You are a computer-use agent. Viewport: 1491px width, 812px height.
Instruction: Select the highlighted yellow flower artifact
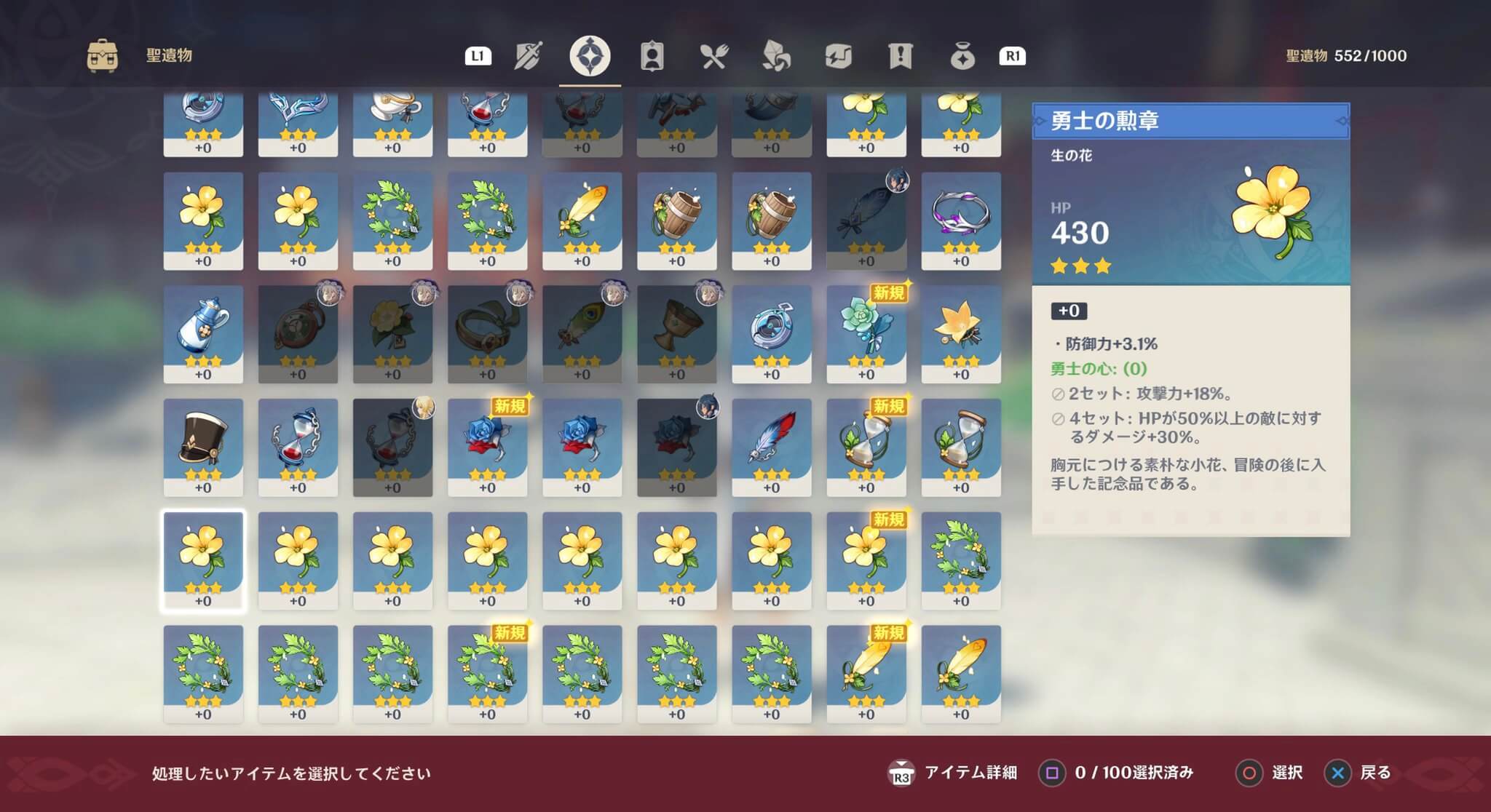coord(203,557)
